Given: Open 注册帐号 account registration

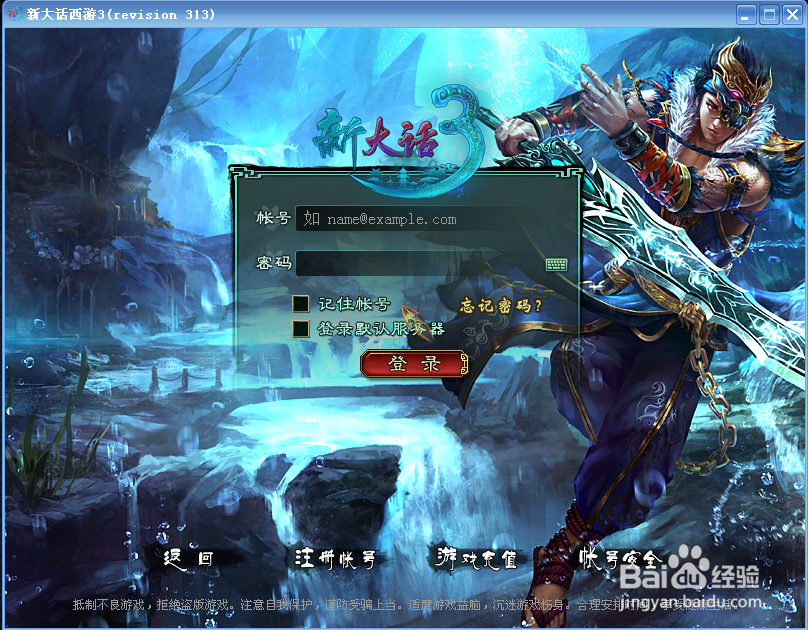Looking at the screenshot, I should point(336,559).
